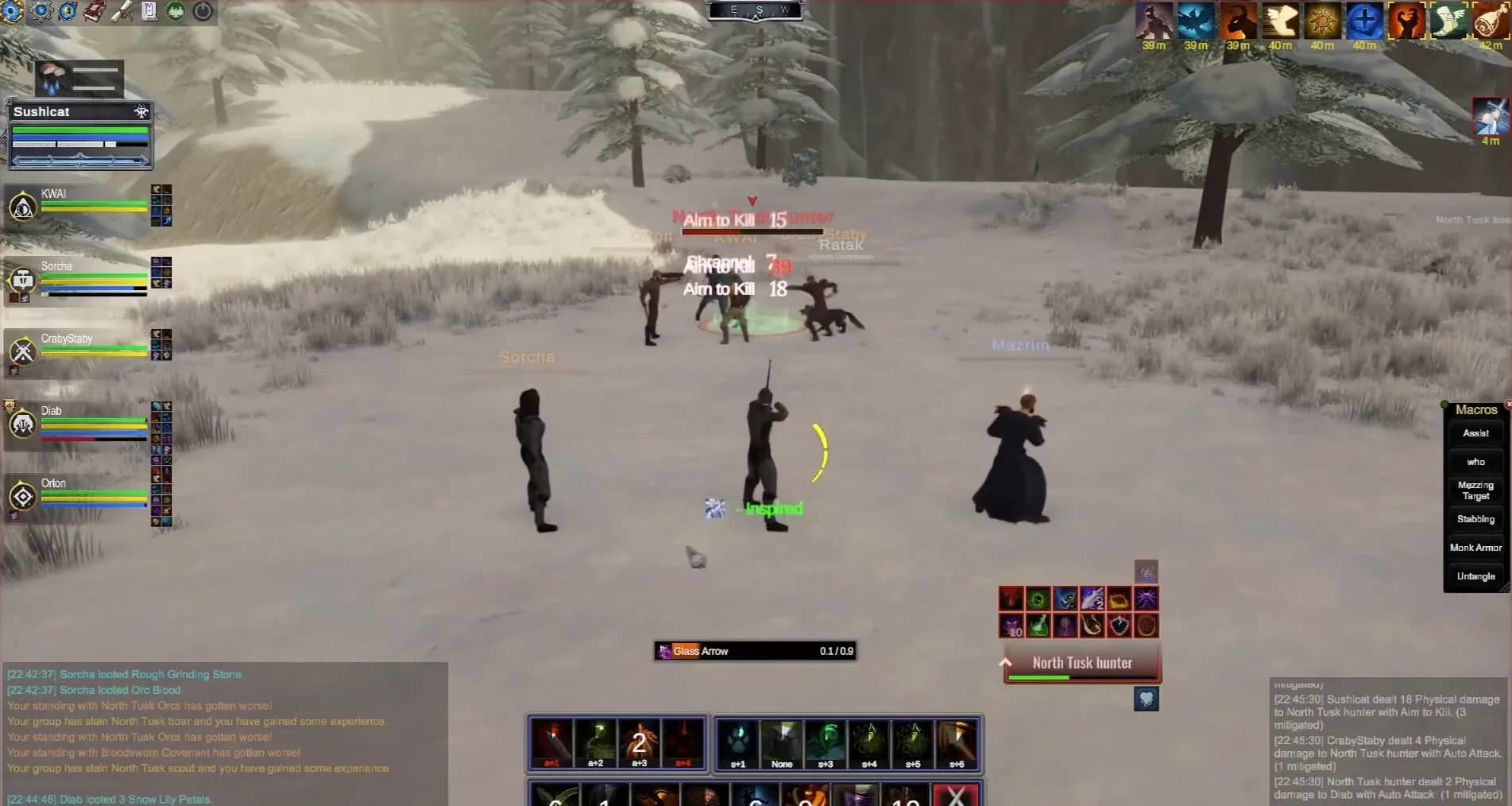Click the red X hotbar slot

(x=957, y=795)
